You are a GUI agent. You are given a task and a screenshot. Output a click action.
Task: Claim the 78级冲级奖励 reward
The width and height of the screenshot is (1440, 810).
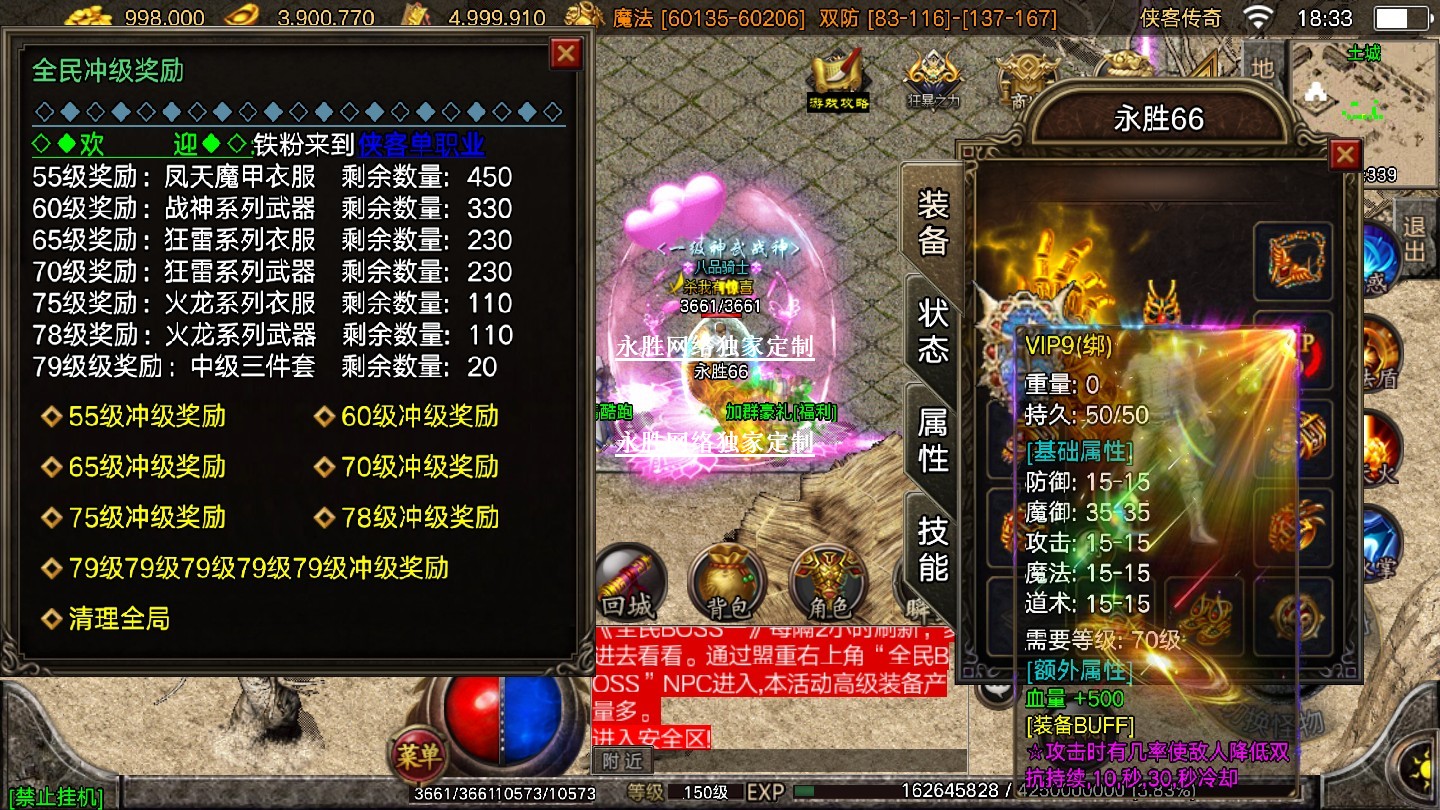tap(419, 518)
